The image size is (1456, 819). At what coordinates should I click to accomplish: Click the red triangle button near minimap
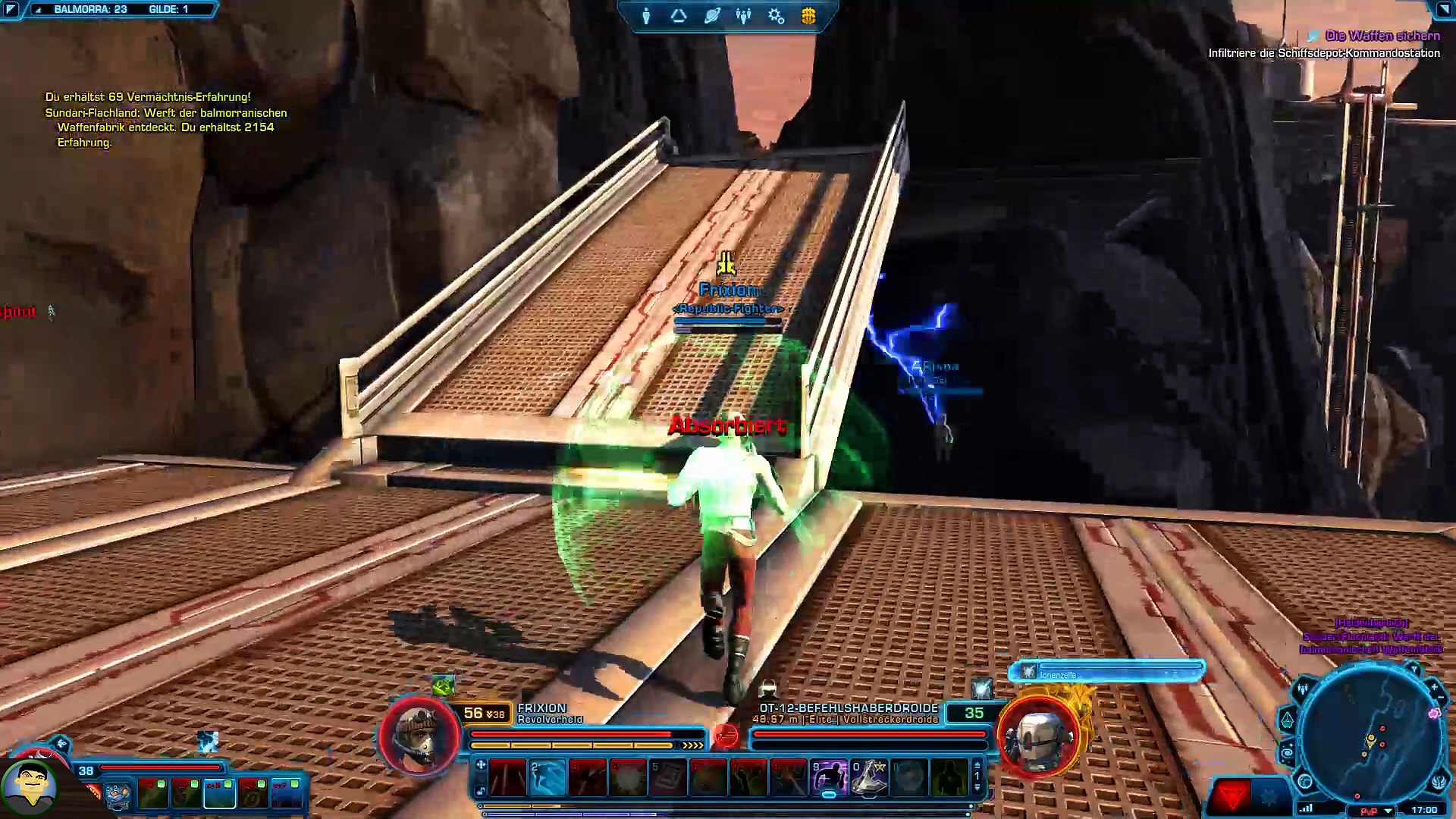point(1232,796)
